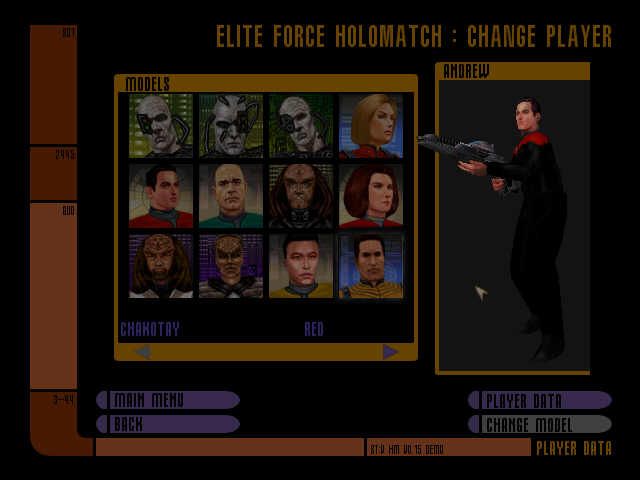The width and height of the screenshot is (640, 480).
Task: Show the previous page of models
Action: pyautogui.click(x=142, y=351)
